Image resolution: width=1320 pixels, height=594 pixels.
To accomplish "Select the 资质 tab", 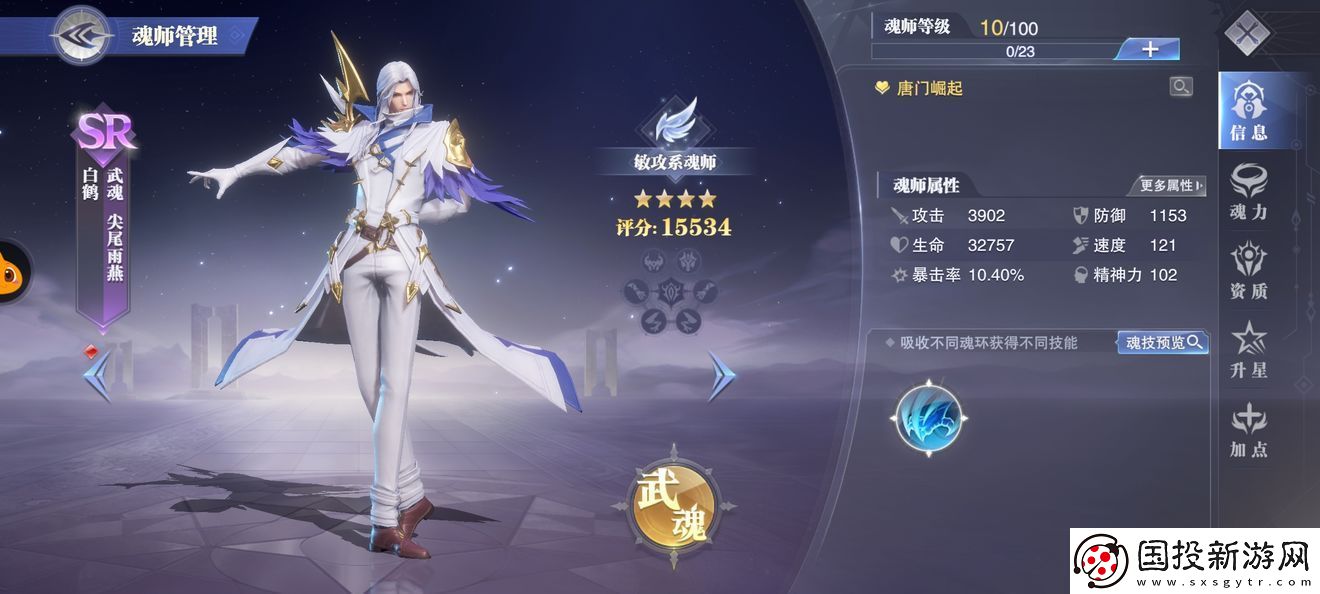I will tap(1248, 270).
